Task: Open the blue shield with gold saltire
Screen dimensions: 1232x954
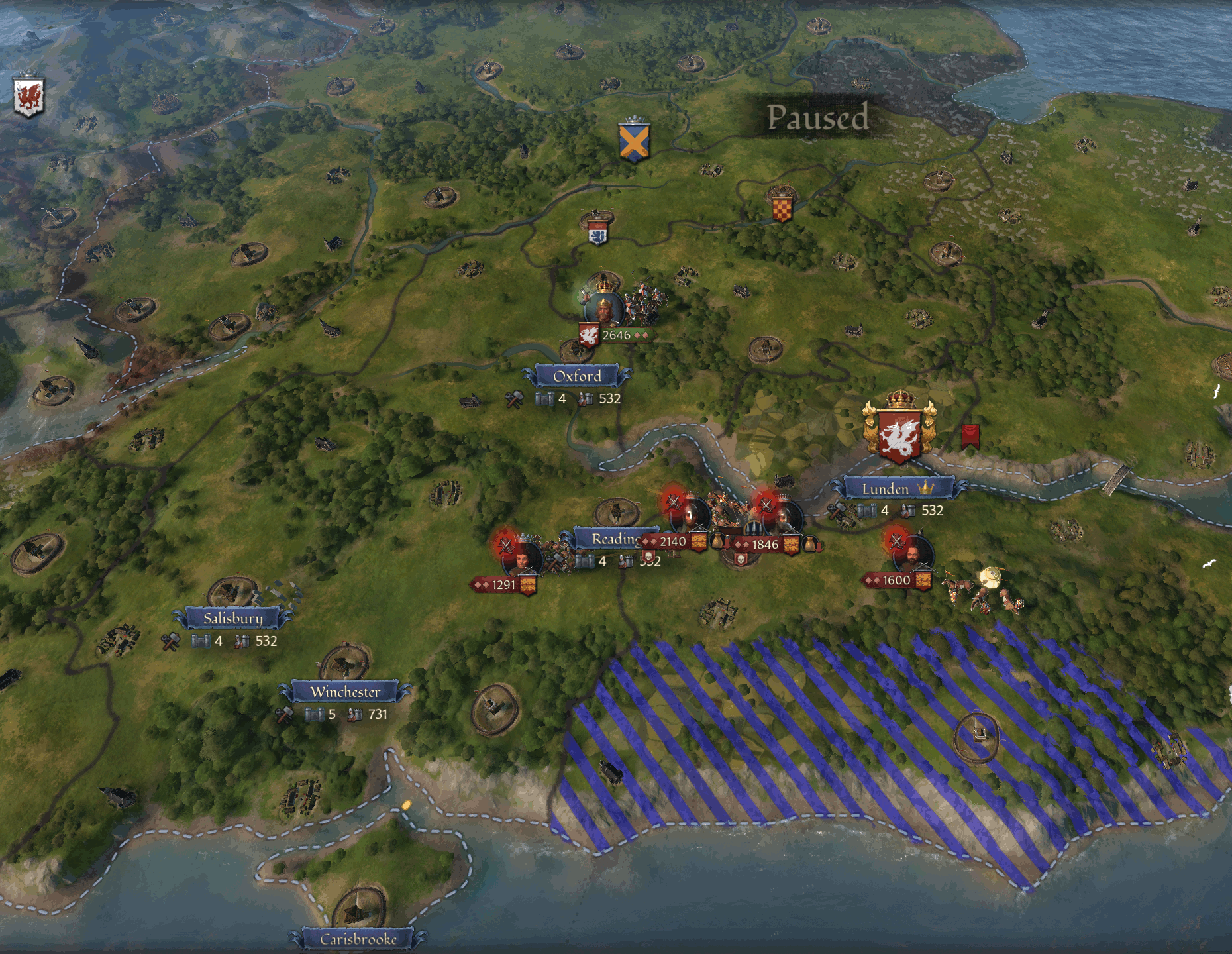Action: pos(634,142)
